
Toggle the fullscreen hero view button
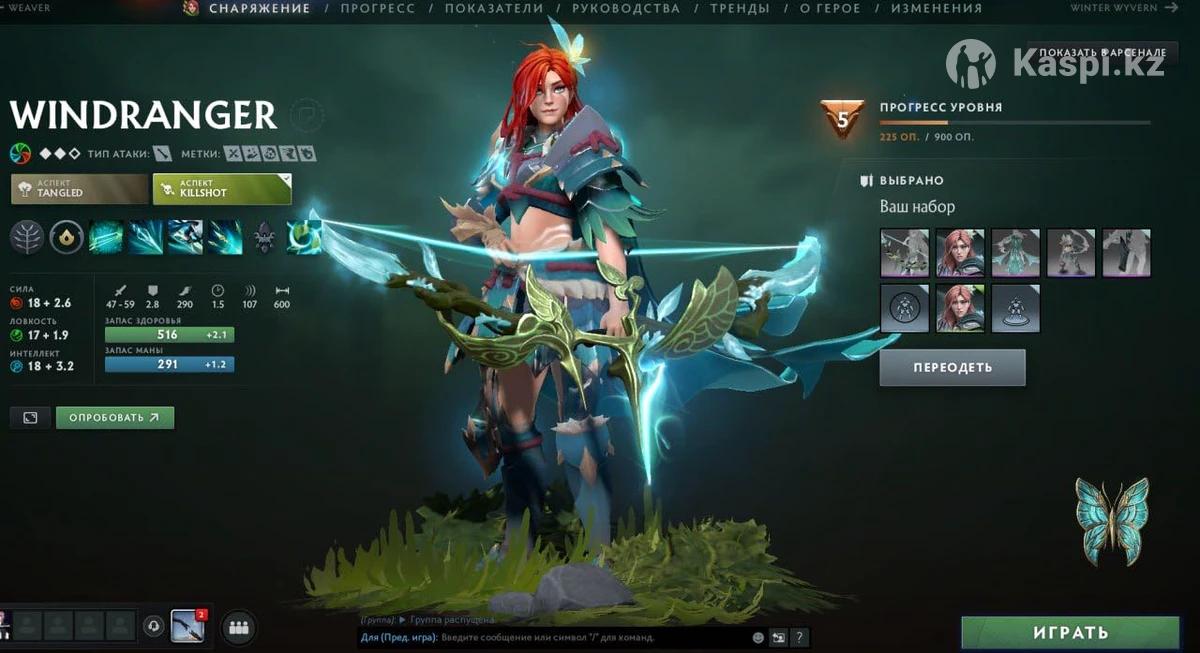point(30,417)
